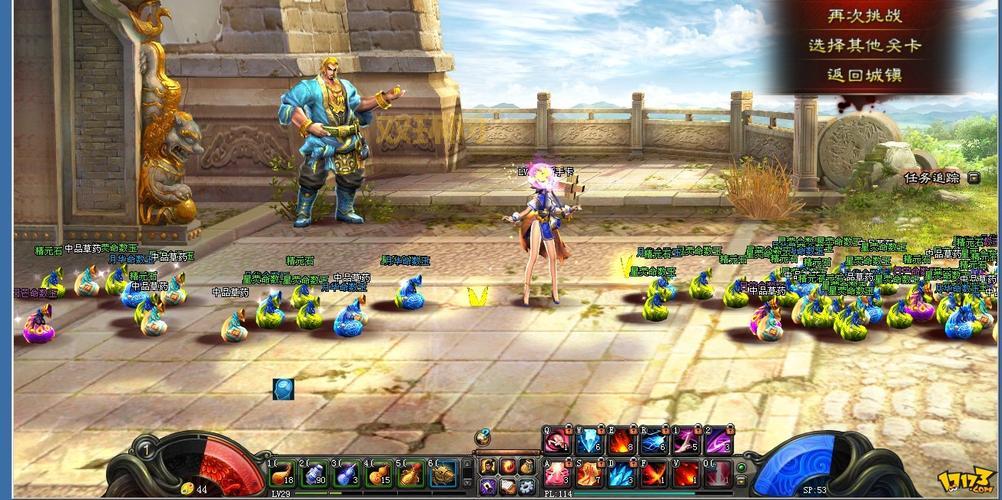The width and height of the screenshot is (1002, 500).
Task: Open the character portrait menu icon
Action: coord(488,466)
